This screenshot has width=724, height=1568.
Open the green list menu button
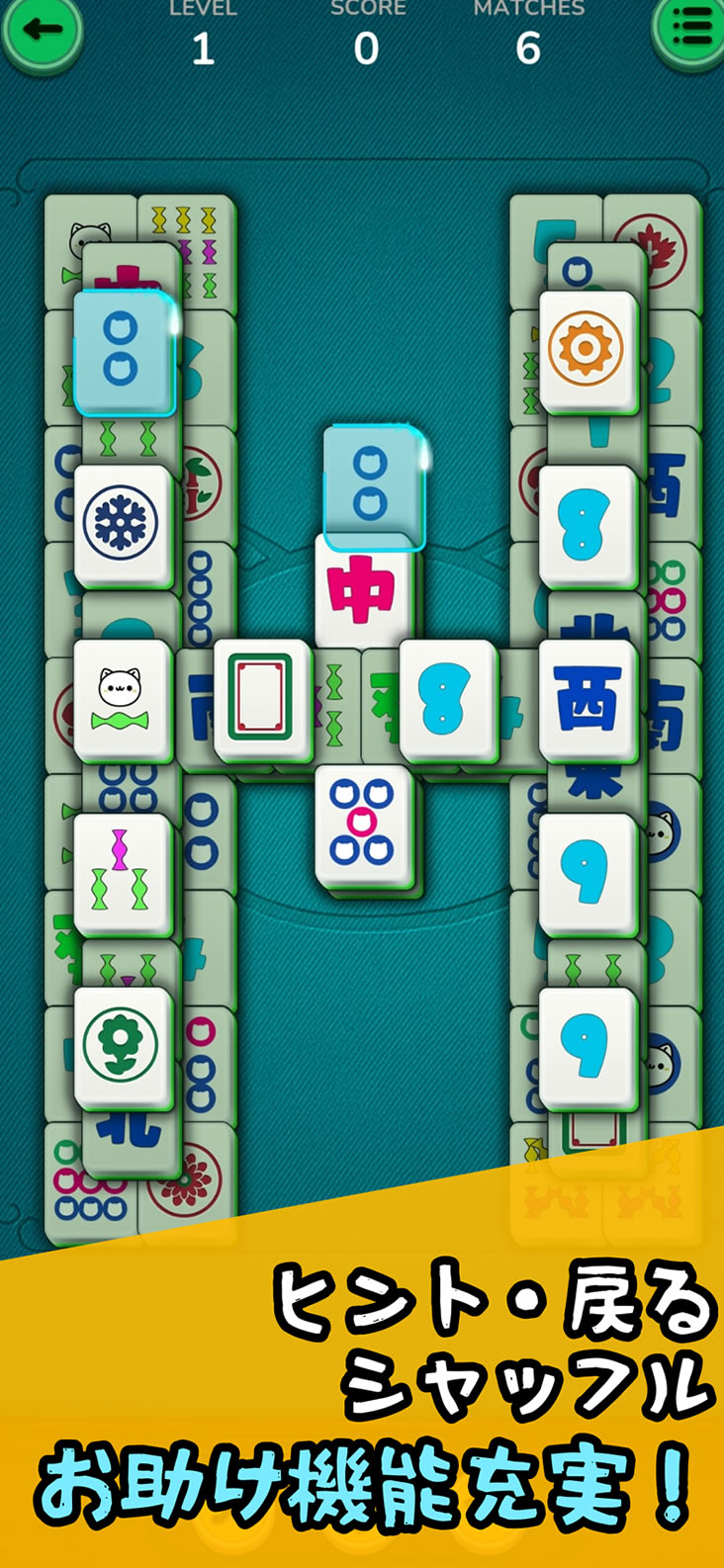coord(689,30)
